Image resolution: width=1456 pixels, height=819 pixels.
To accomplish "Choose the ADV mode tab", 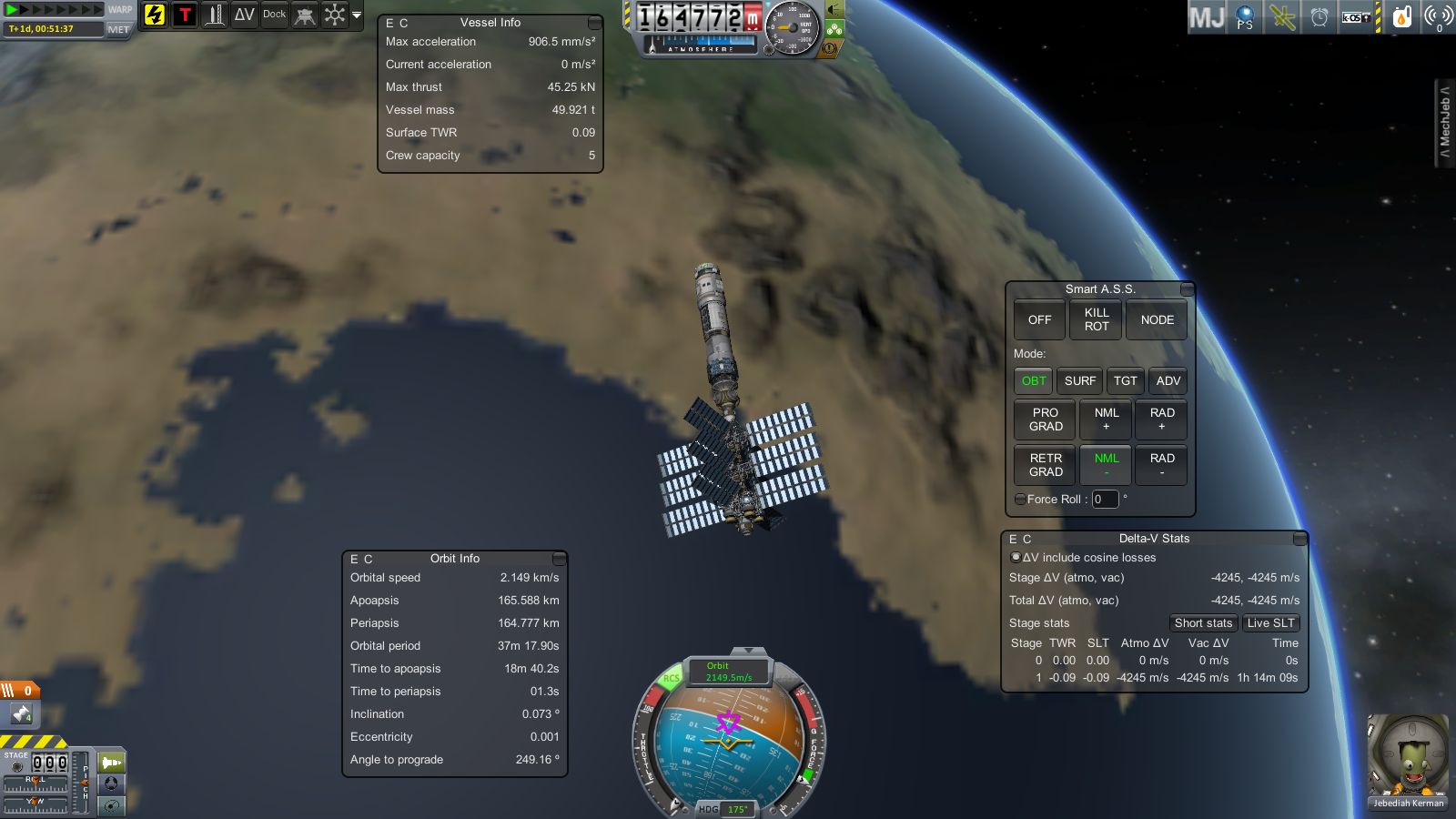I will tap(1168, 381).
